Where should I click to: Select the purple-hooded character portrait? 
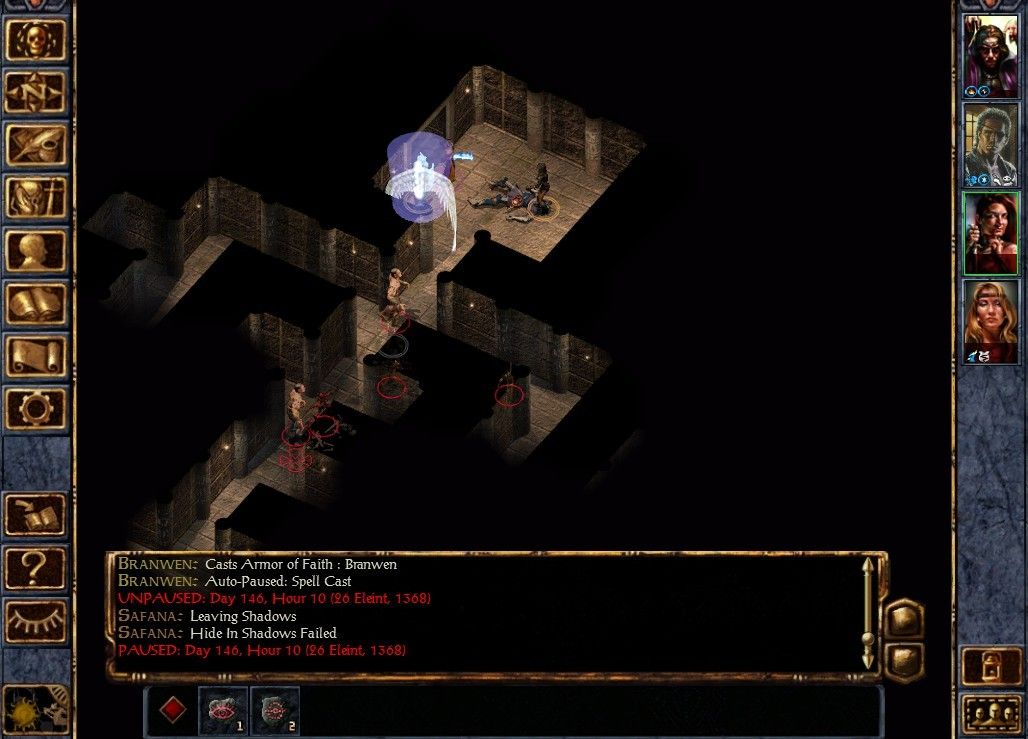(990, 57)
